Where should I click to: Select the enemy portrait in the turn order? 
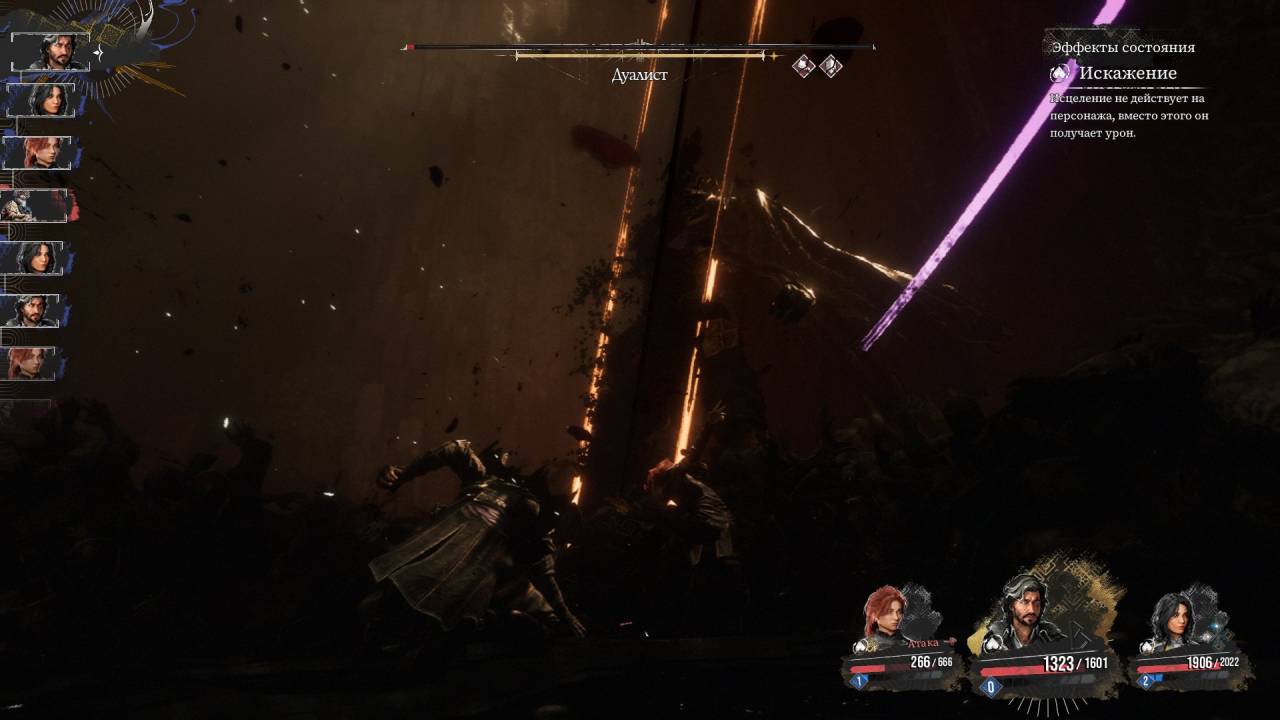click(36, 207)
